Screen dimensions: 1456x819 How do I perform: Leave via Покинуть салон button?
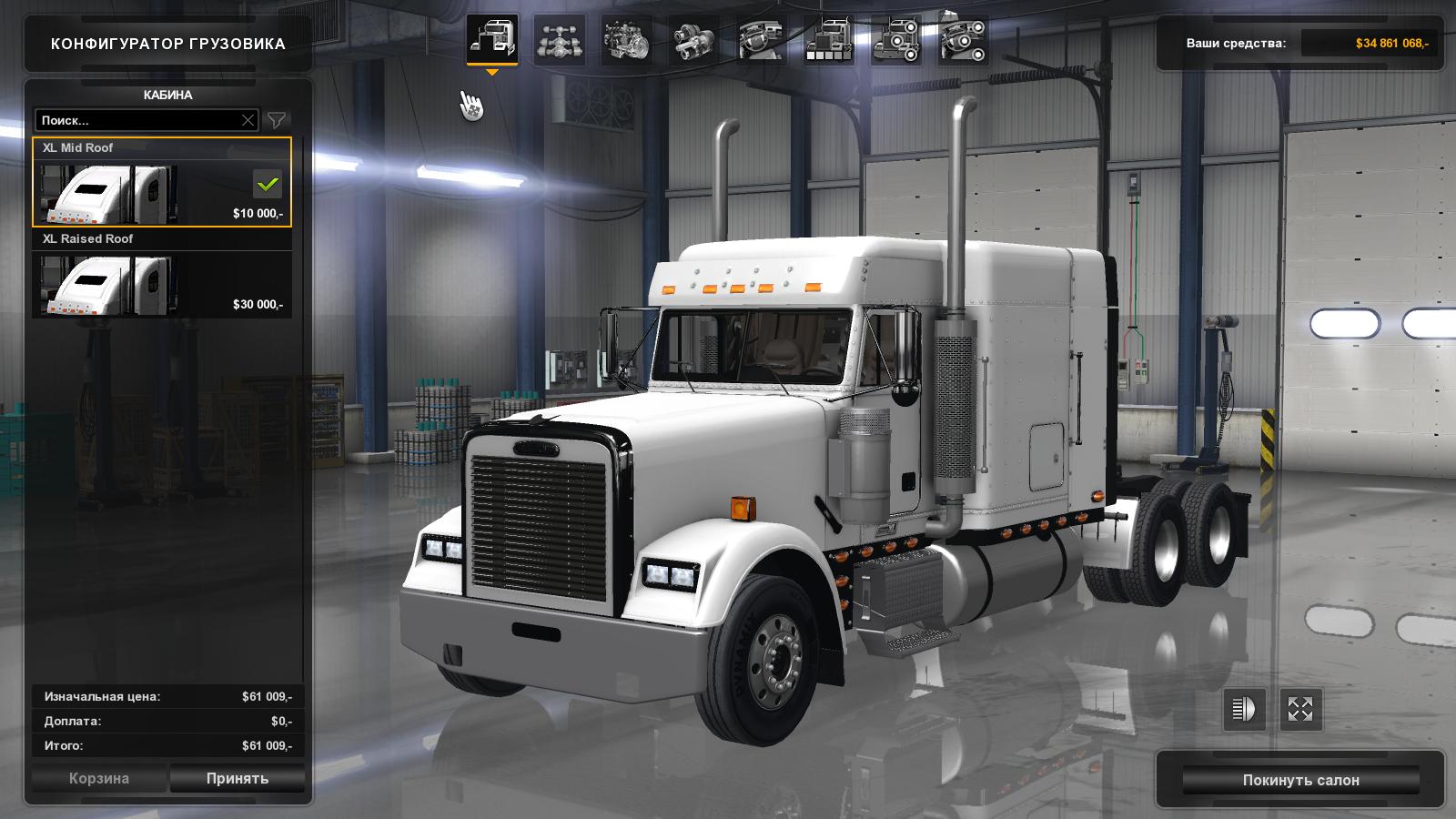coord(1300,780)
